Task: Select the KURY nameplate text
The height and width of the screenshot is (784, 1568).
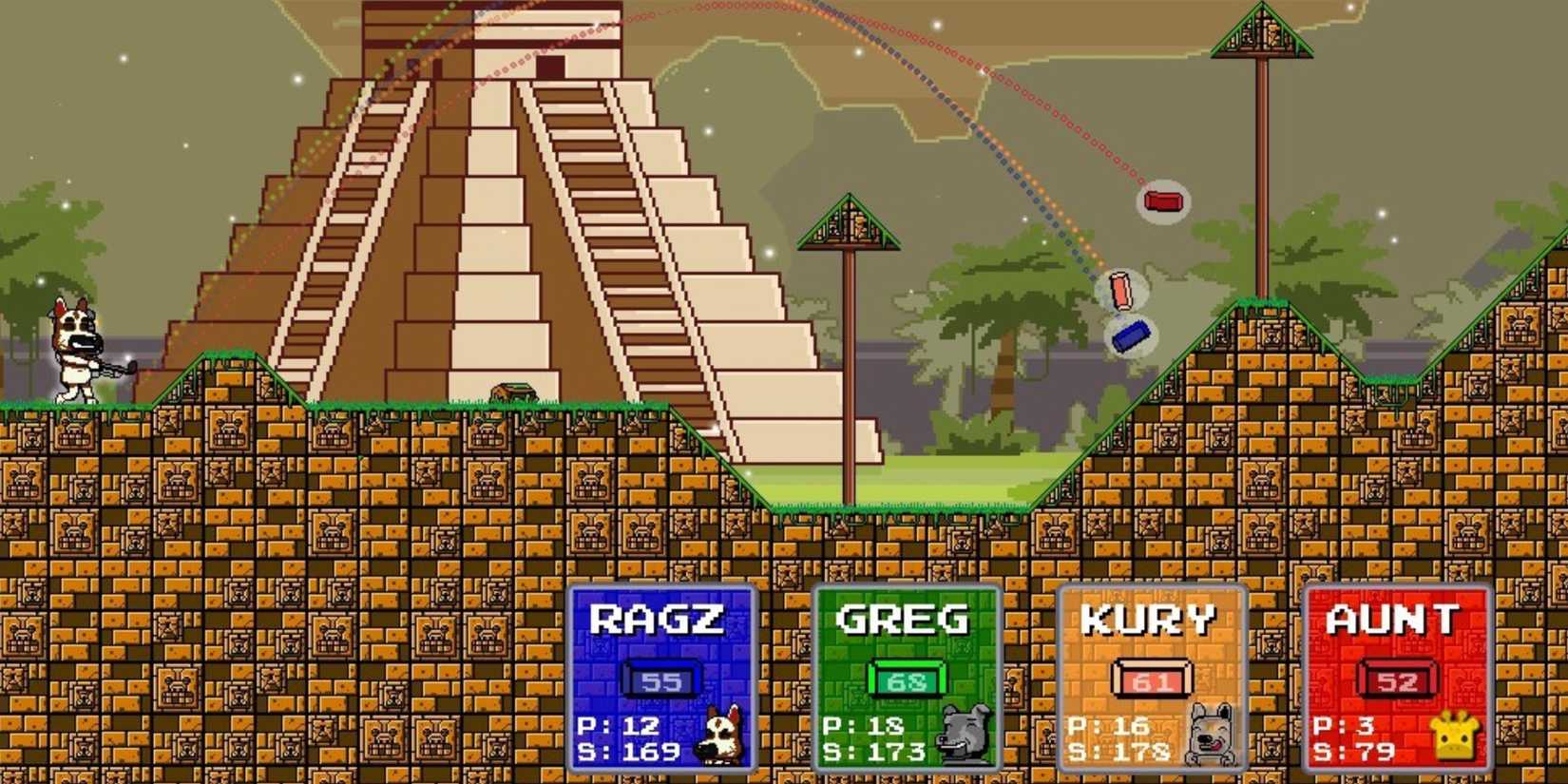Action: pos(1152,618)
